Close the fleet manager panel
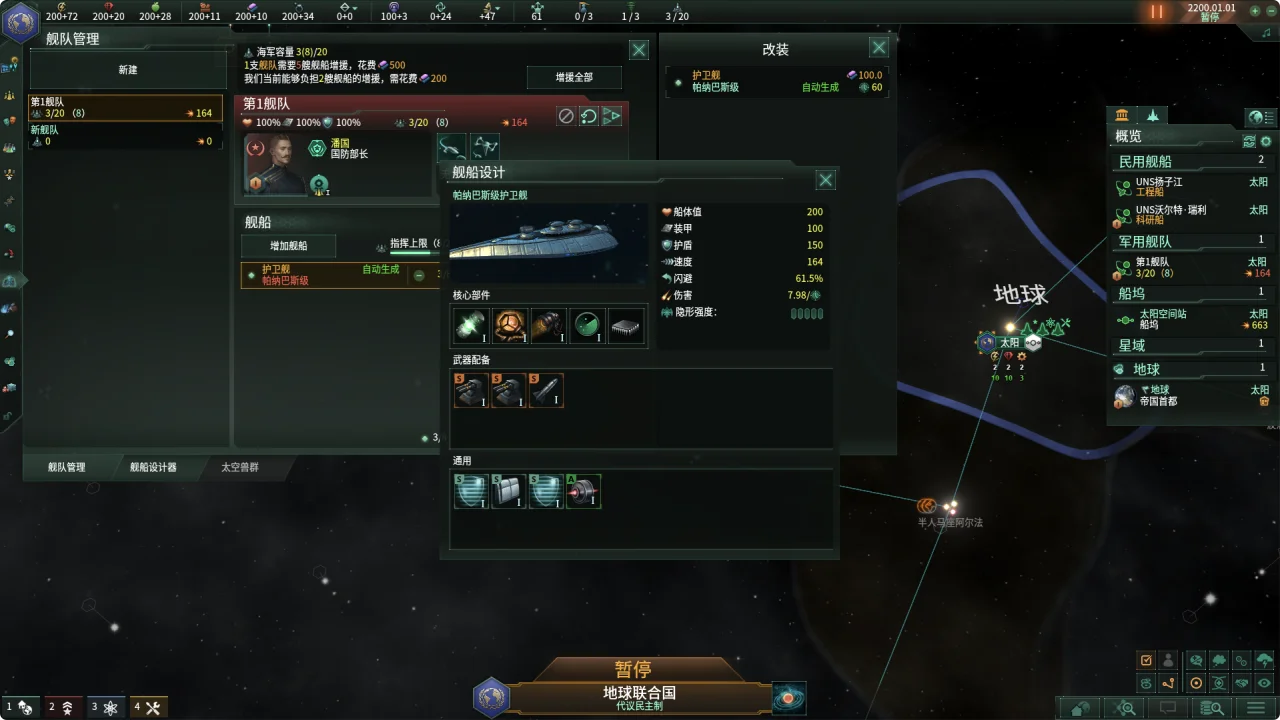This screenshot has width=1280, height=720. (638, 50)
